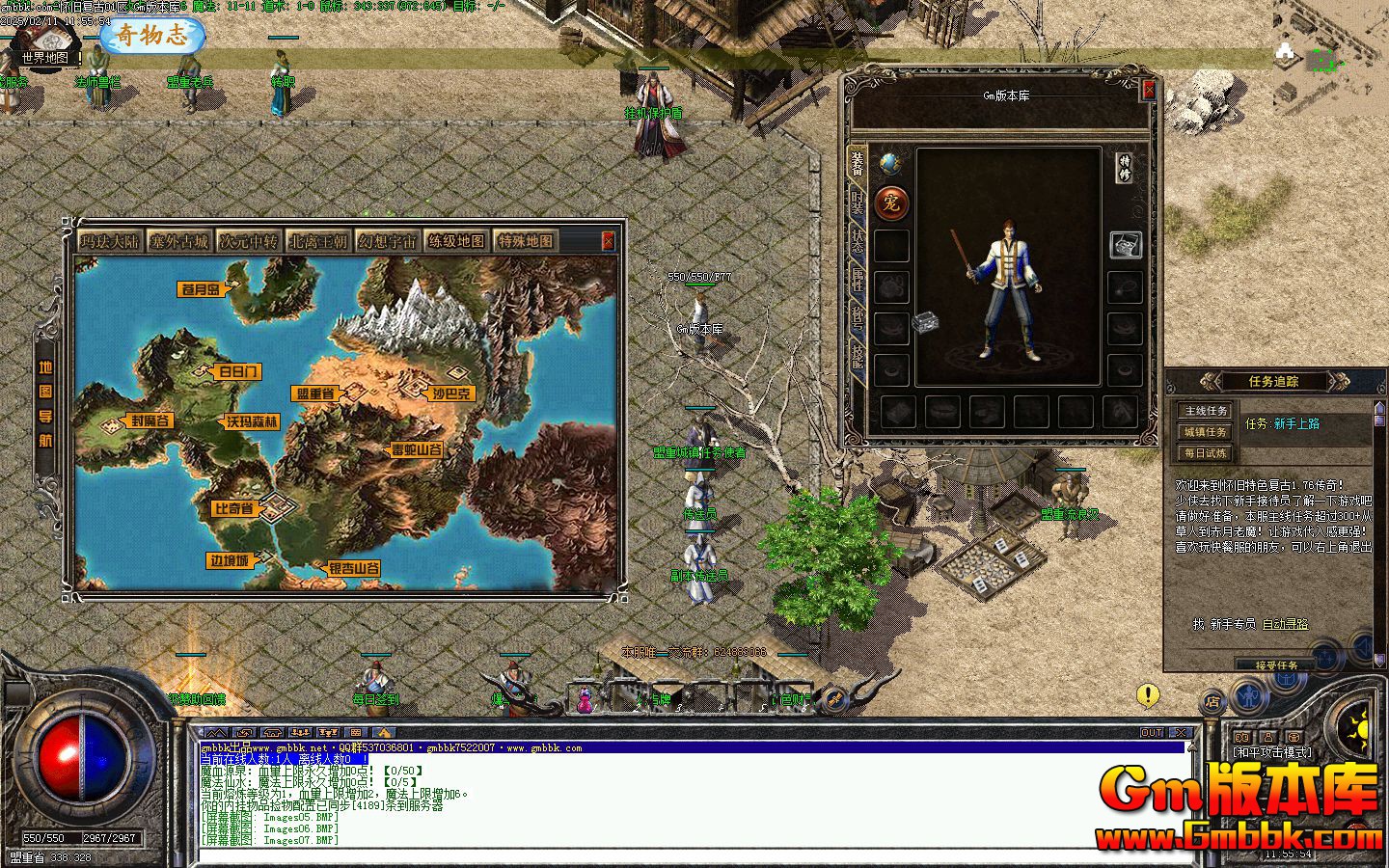This screenshot has width=1389, height=868.
Task: Select the 主线任务 quest category
Action: click(1206, 411)
